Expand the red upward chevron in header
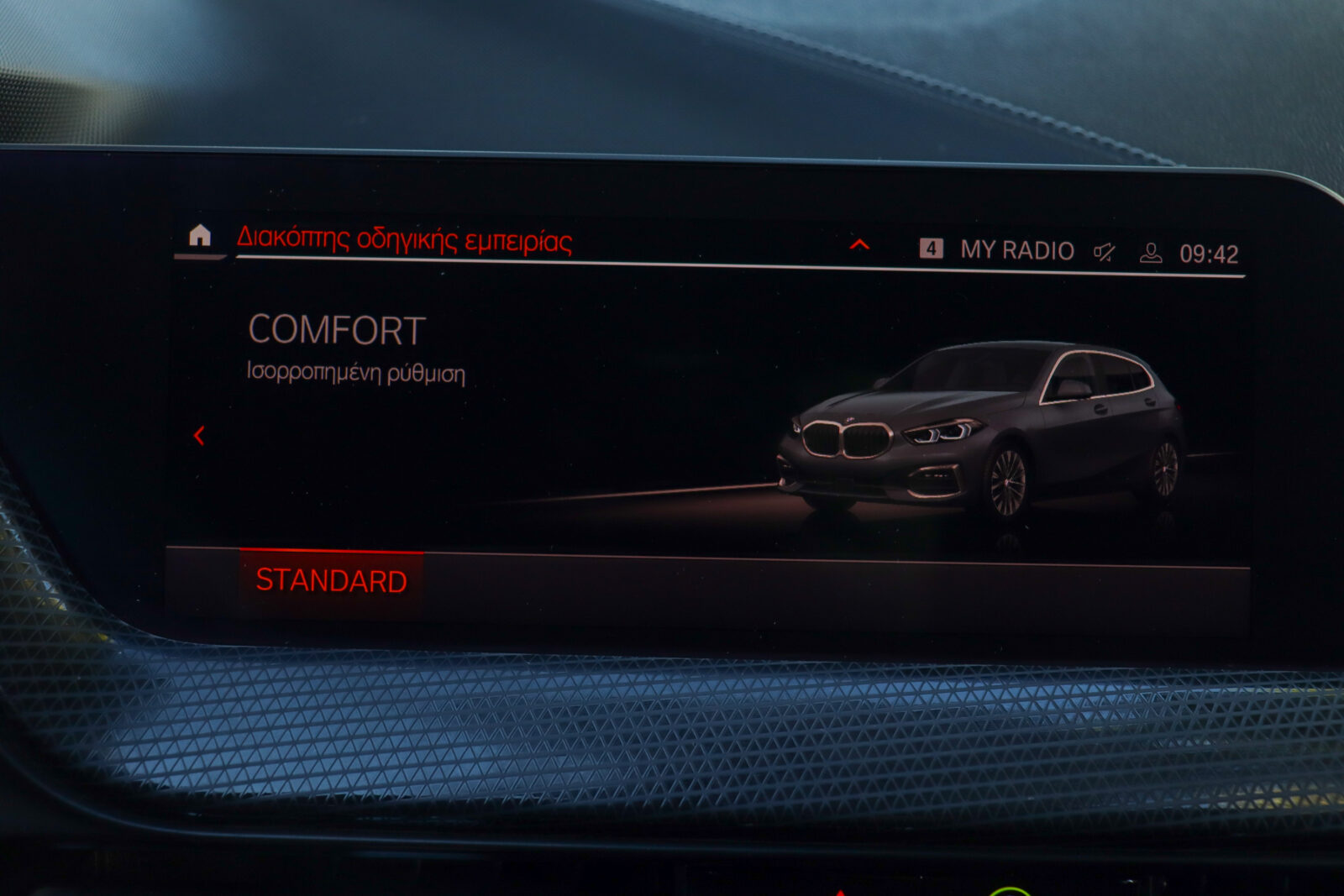Image resolution: width=1344 pixels, height=896 pixels. 858,244
